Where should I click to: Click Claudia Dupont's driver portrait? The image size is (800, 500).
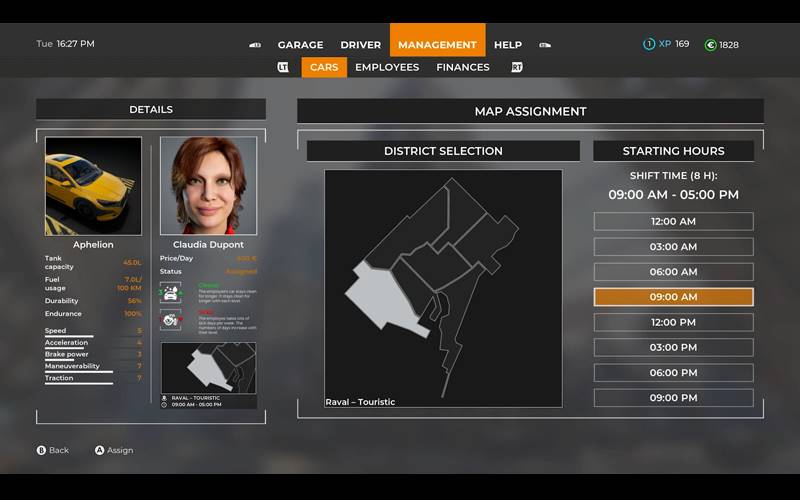208,186
